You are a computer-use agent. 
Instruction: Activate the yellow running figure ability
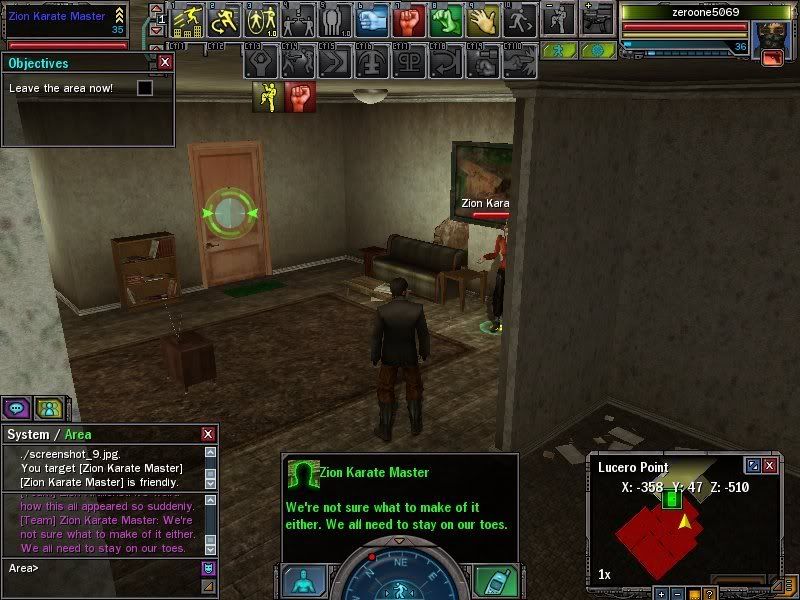click(x=223, y=19)
